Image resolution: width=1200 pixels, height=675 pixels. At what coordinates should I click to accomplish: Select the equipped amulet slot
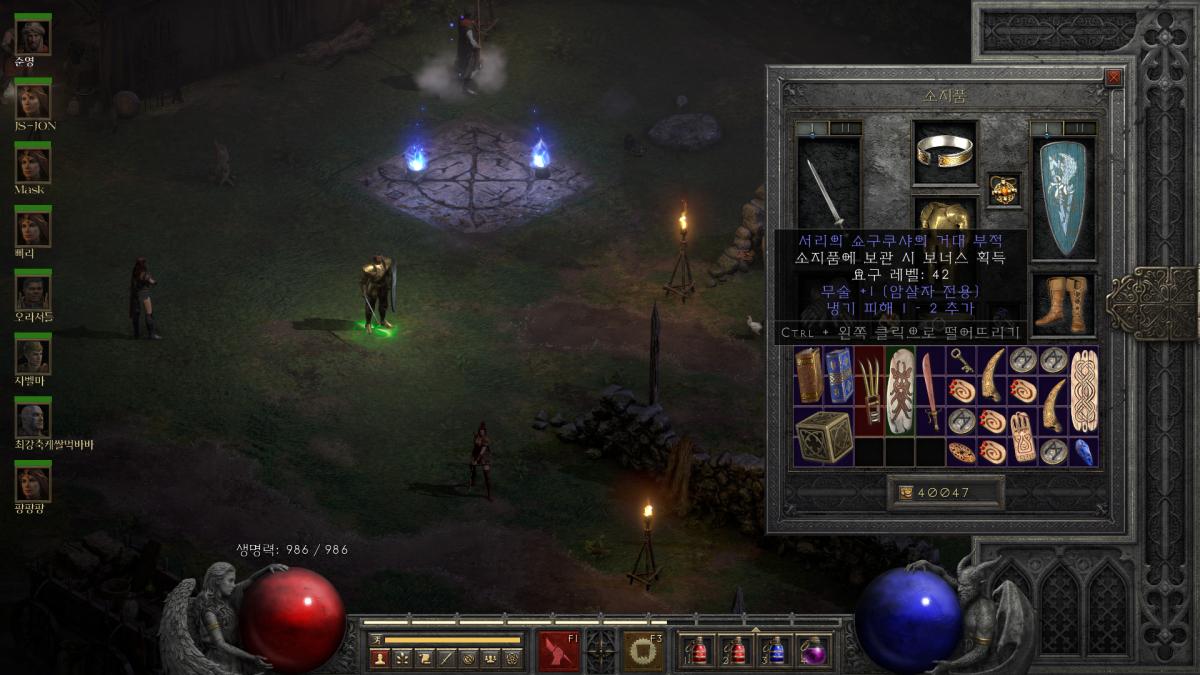tap(1004, 189)
